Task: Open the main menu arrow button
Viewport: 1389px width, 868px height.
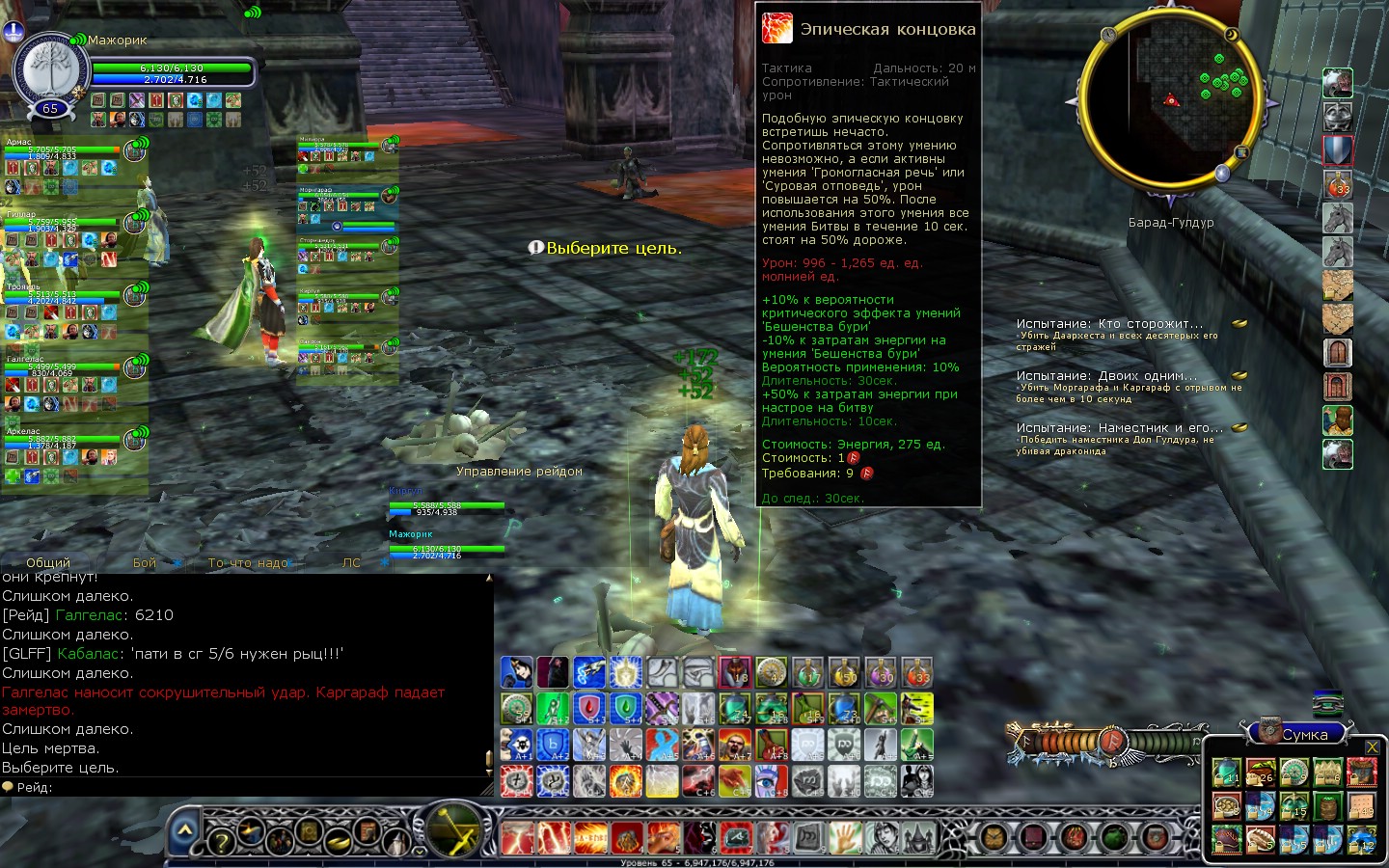Action: pos(185,829)
